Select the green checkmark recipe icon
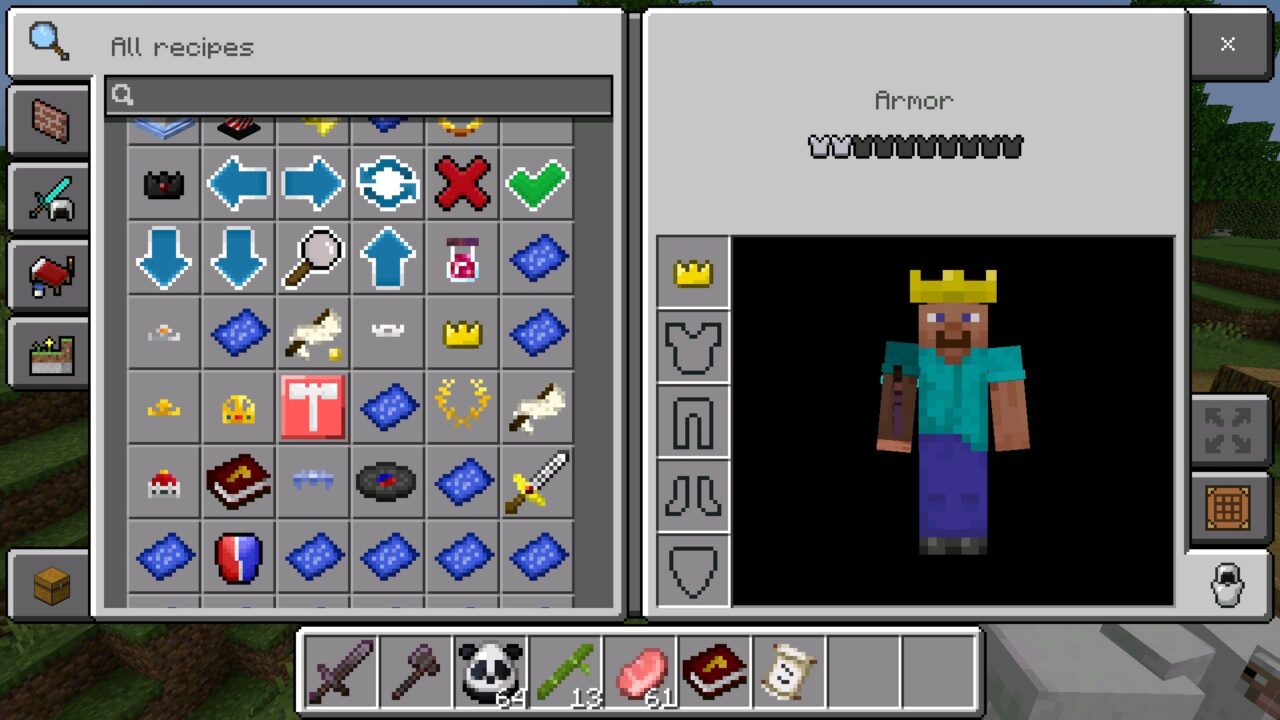 pyautogui.click(x=537, y=183)
